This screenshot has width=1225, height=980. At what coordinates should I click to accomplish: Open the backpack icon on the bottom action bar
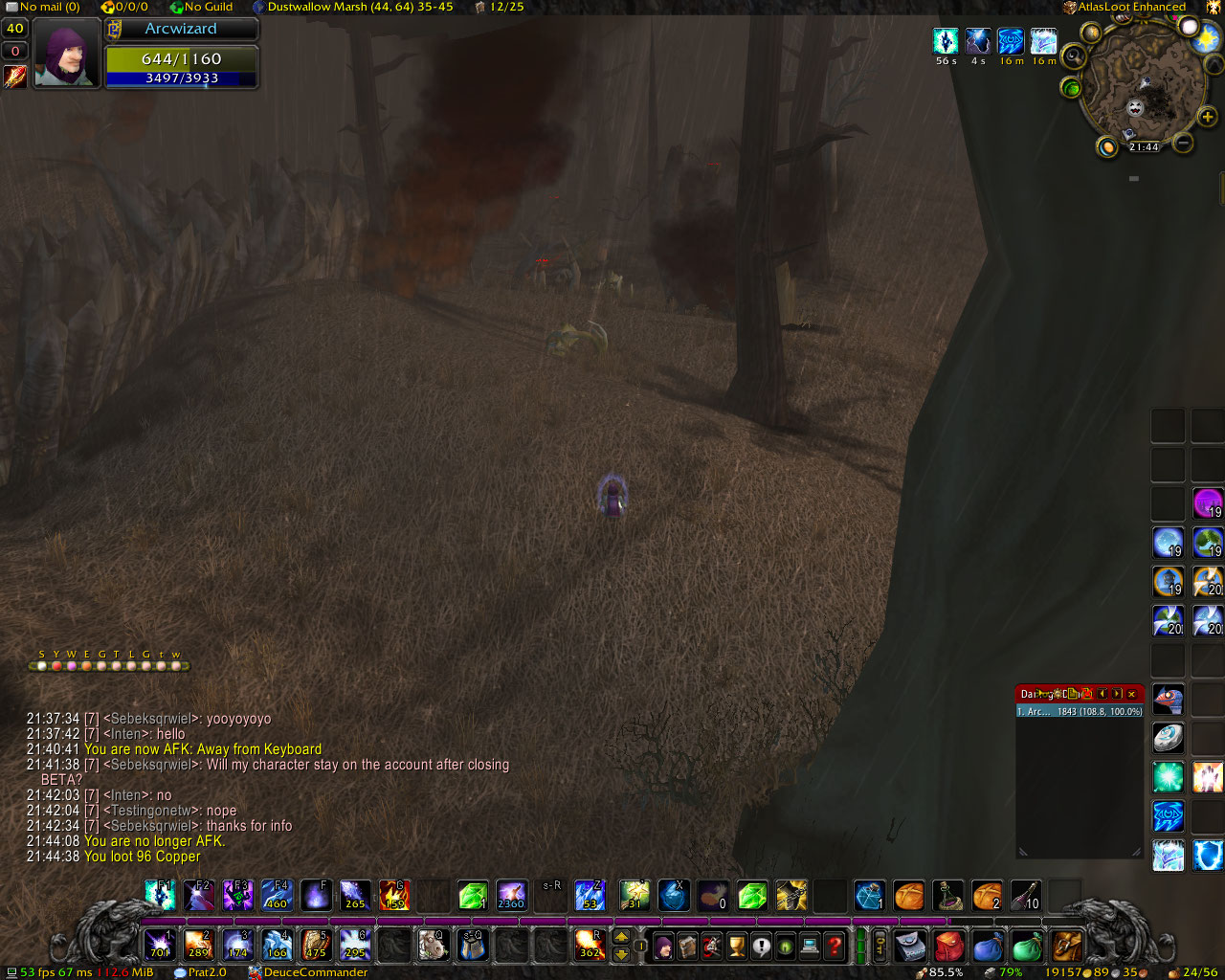pyautogui.click(x=1065, y=946)
